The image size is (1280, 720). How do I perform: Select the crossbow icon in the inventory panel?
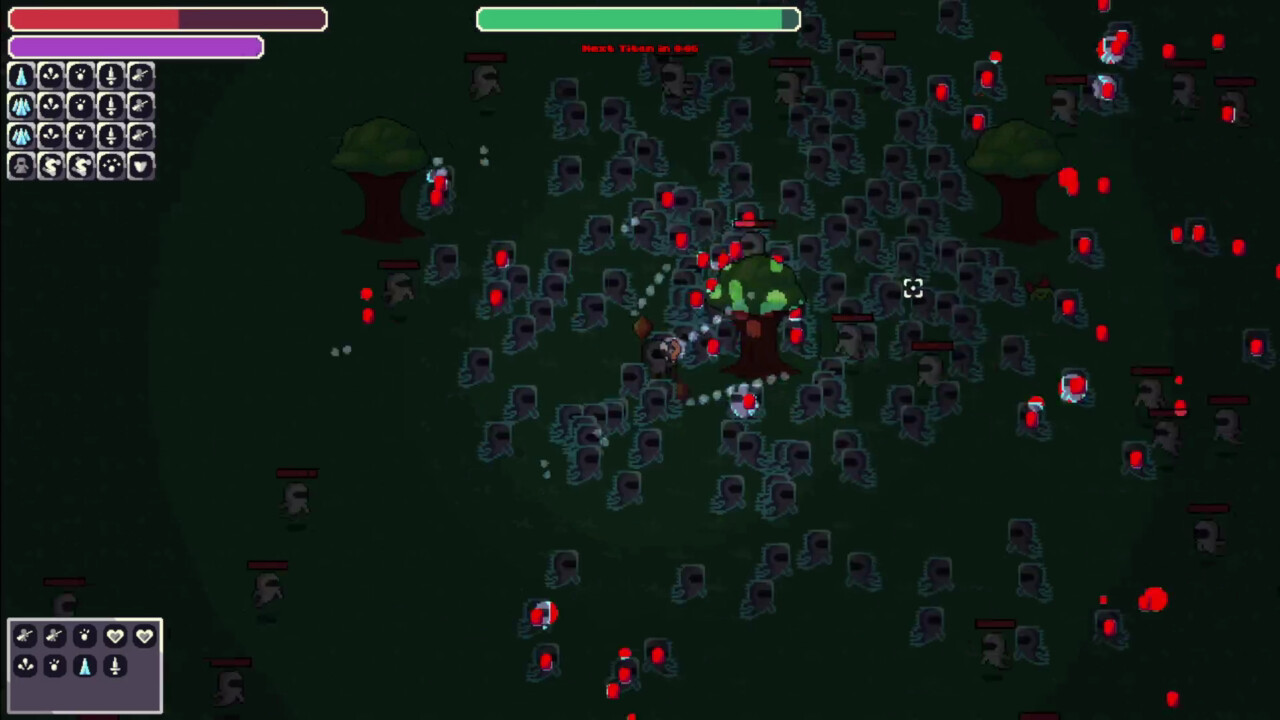(x=25, y=636)
